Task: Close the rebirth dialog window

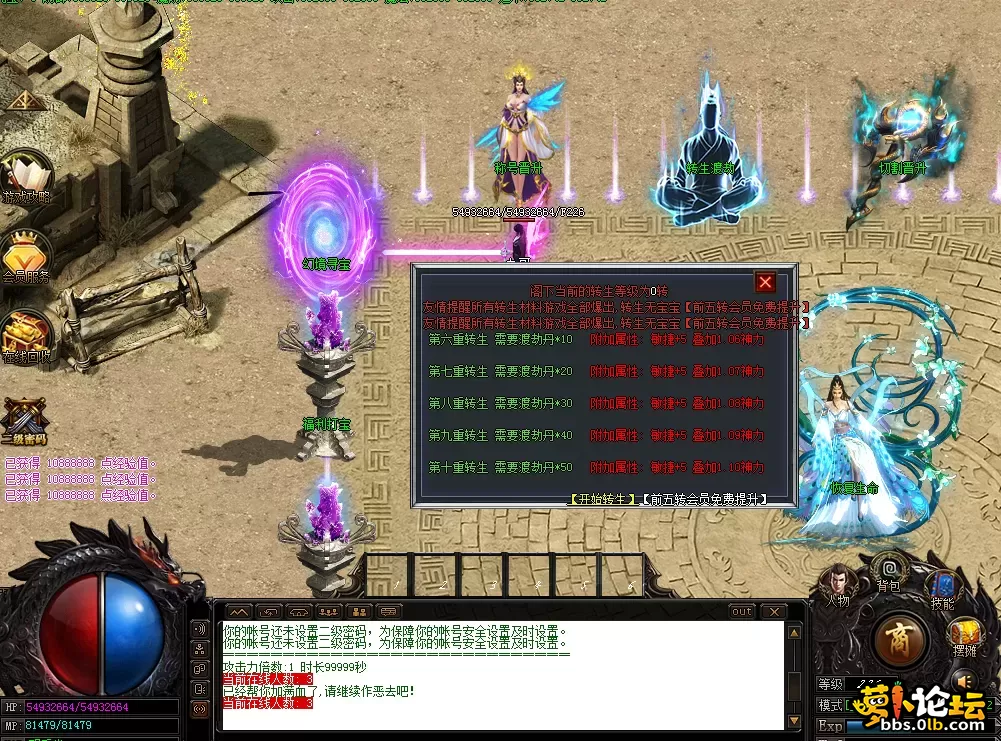Action: pos(765,283)
